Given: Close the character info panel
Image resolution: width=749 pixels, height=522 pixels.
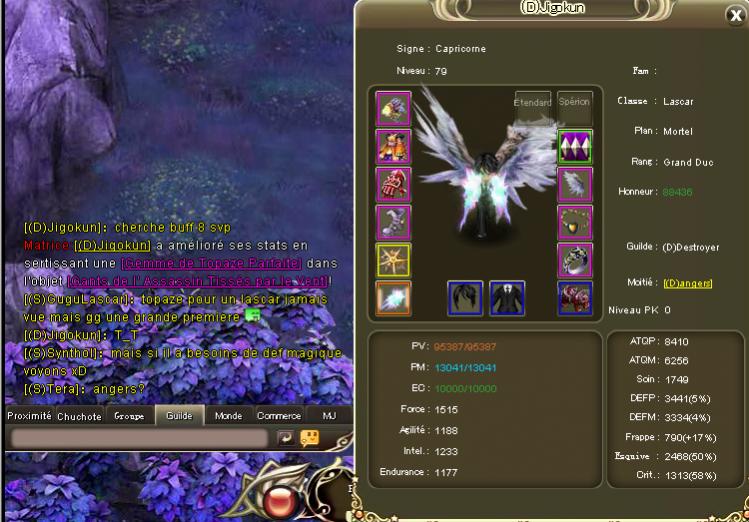Looking at the screenshot, I should (733, 15).
